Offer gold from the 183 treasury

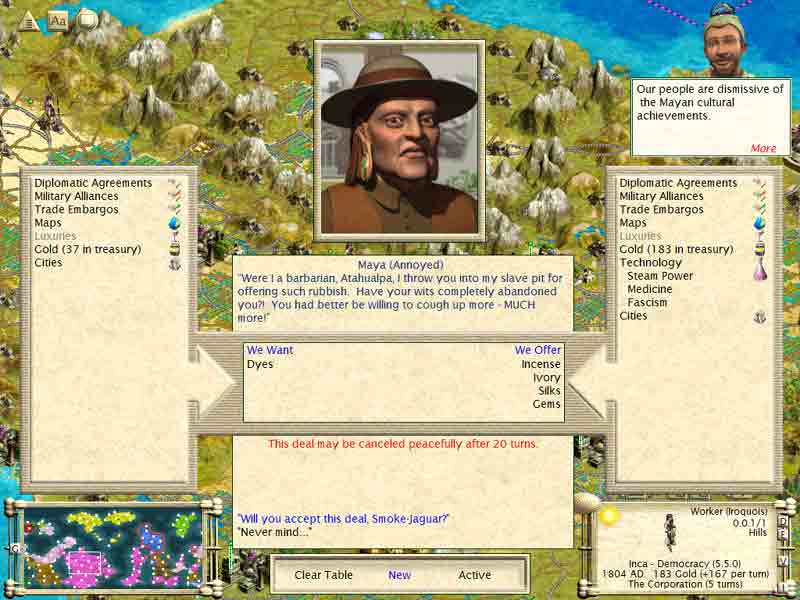pyautogui.click(x=676, y=249)
